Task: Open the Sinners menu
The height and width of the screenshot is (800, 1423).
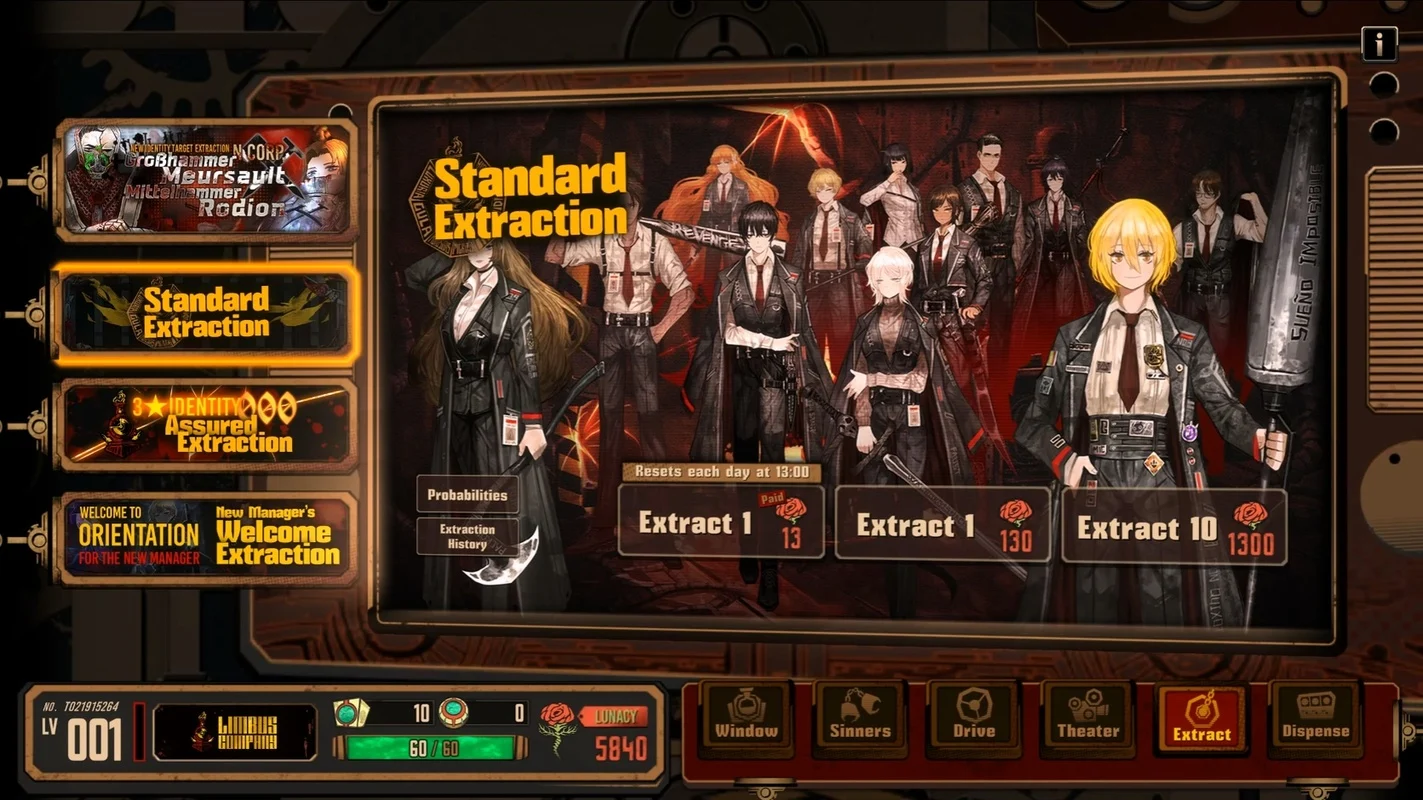Action: [860, 716]
